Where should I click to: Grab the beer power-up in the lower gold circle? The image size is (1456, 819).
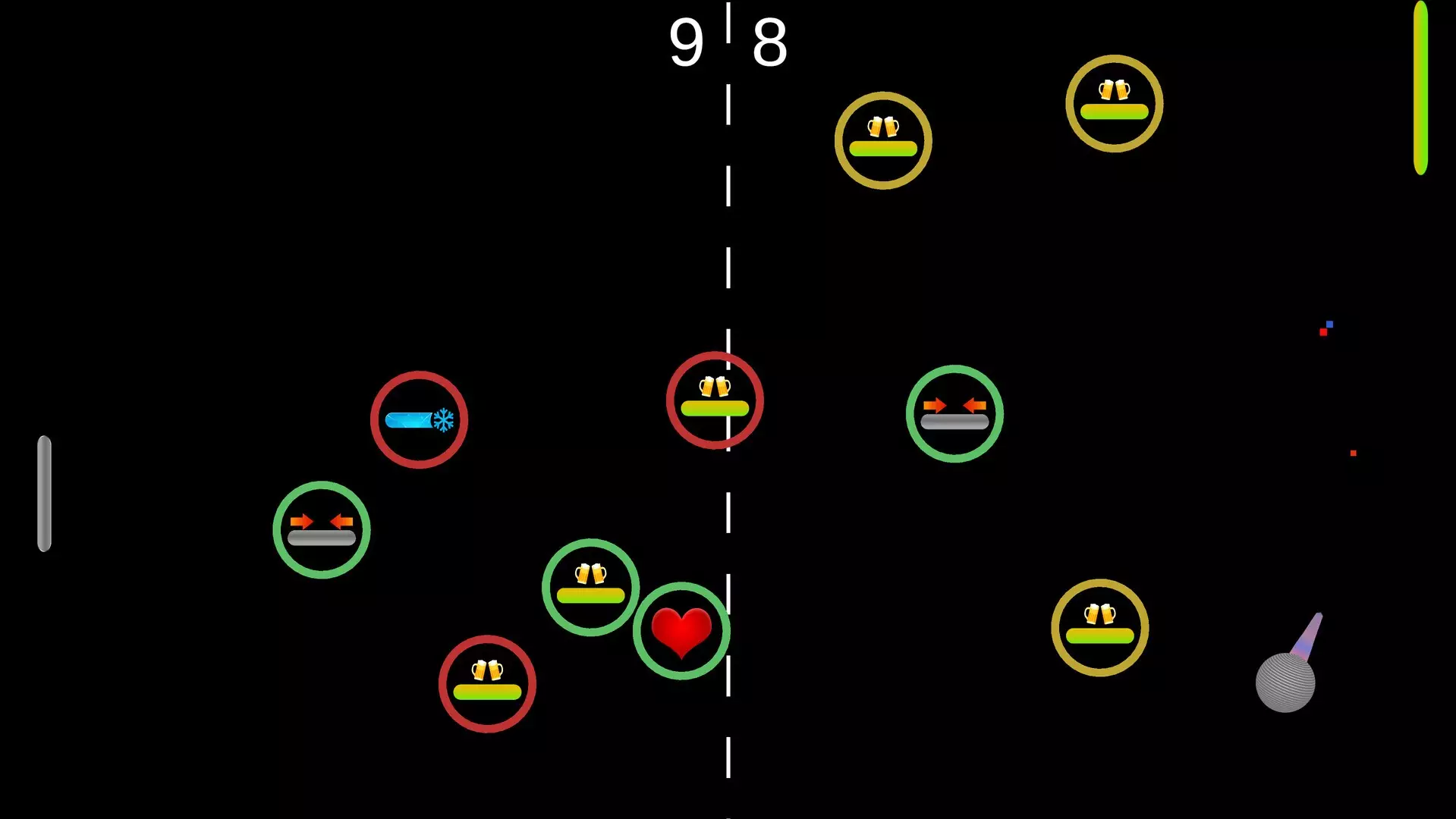click(x=1100, y=628)
